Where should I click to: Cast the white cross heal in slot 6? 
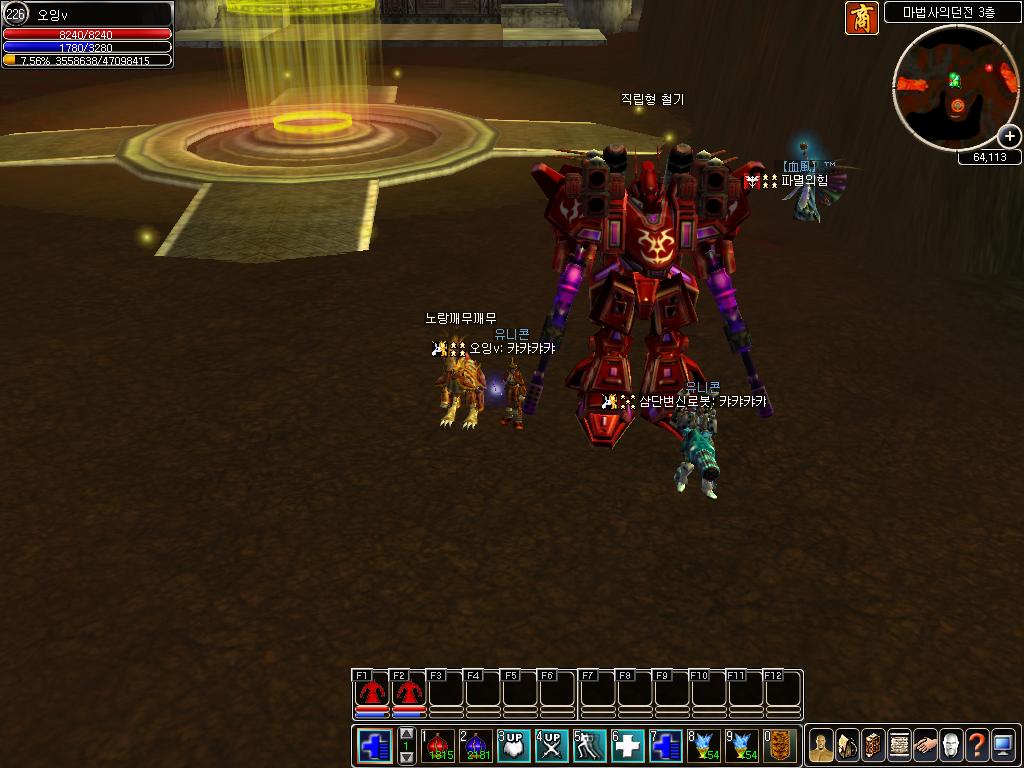tap(627, 746)
